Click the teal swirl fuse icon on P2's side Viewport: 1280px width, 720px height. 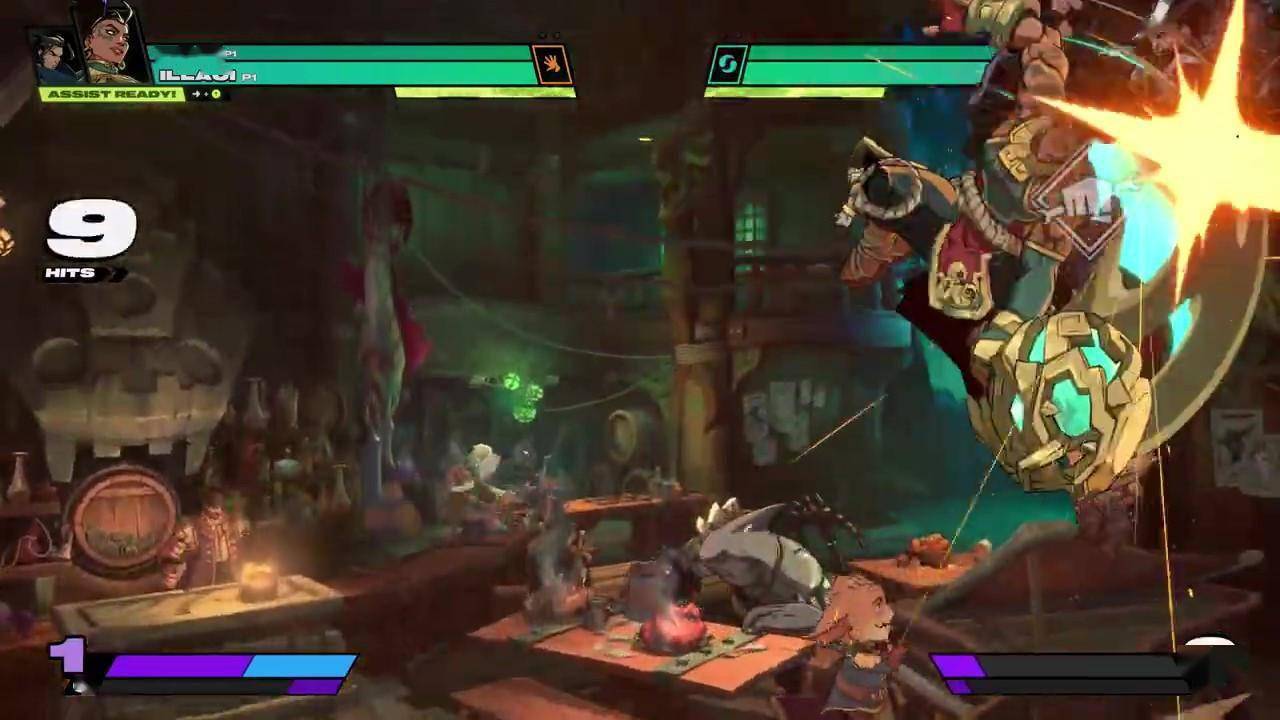click(727, 66)
